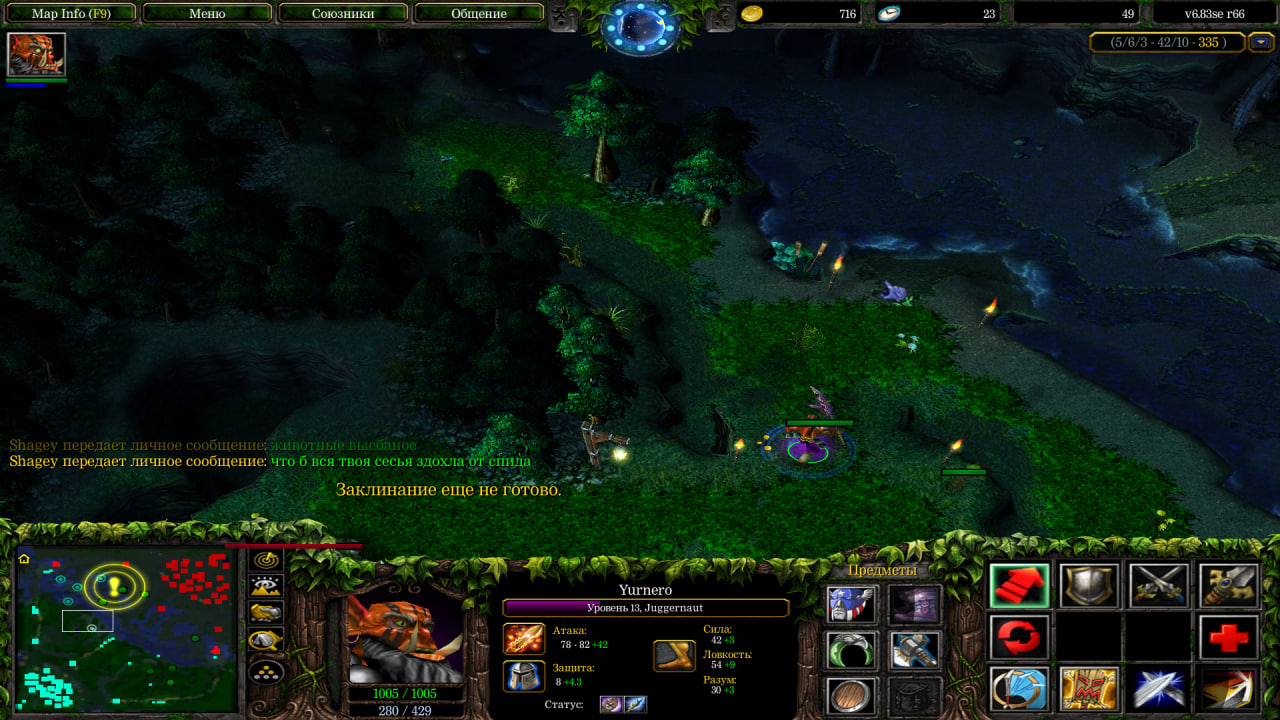
Task: Open the Общение chat log
Action: pyautogui.click(x=478, y=14)
